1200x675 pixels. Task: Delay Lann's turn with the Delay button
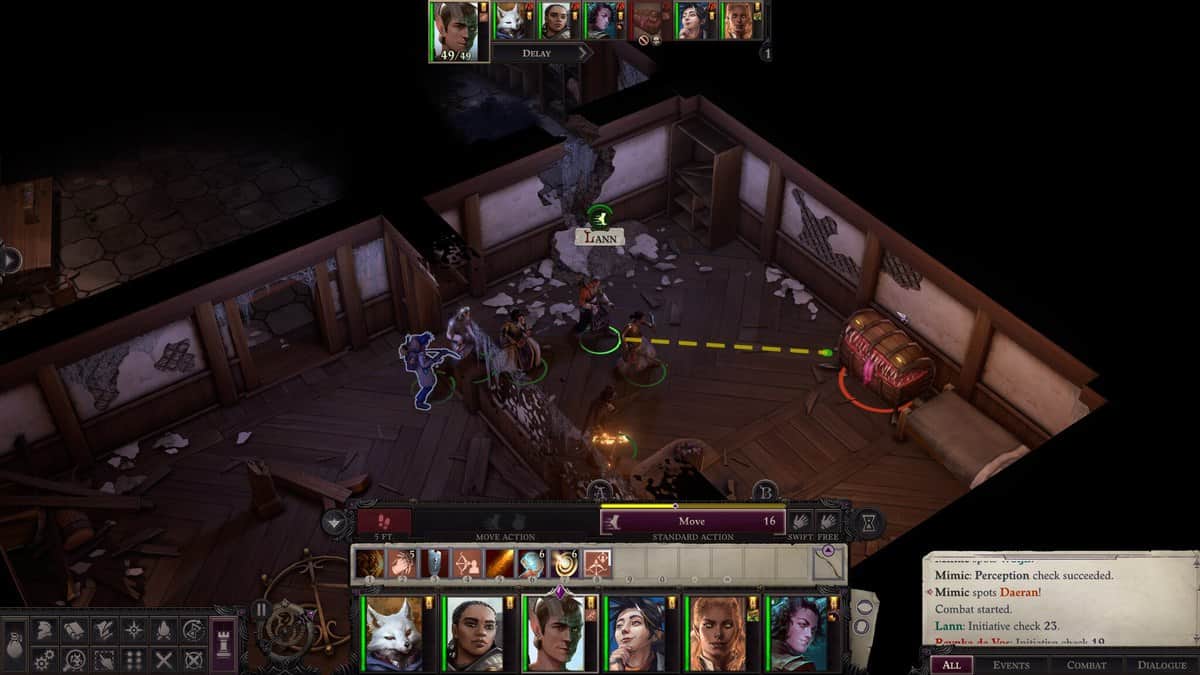point(537,53)
